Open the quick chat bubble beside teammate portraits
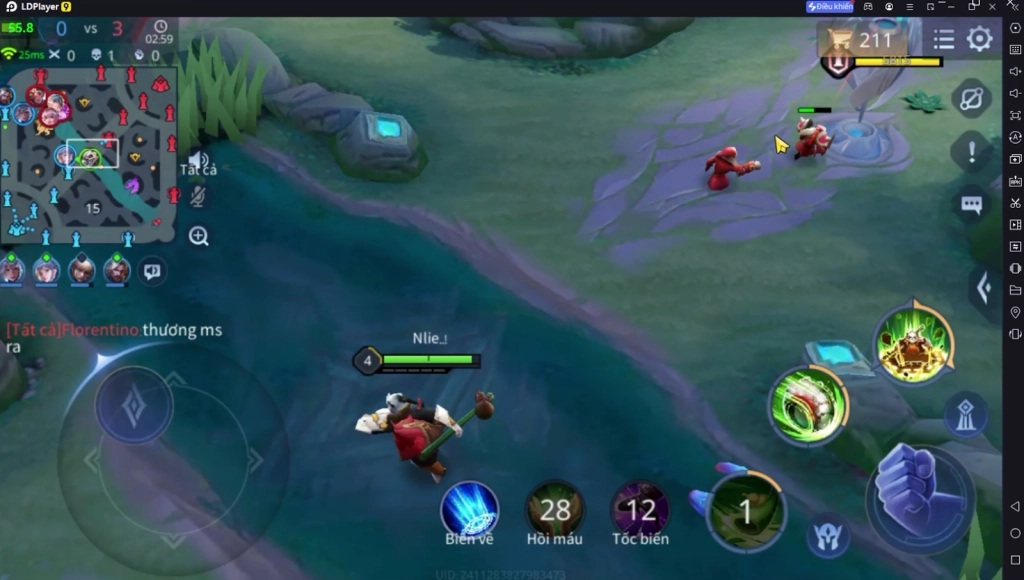This screenshot has width=1024, height=580. [152, 270]
